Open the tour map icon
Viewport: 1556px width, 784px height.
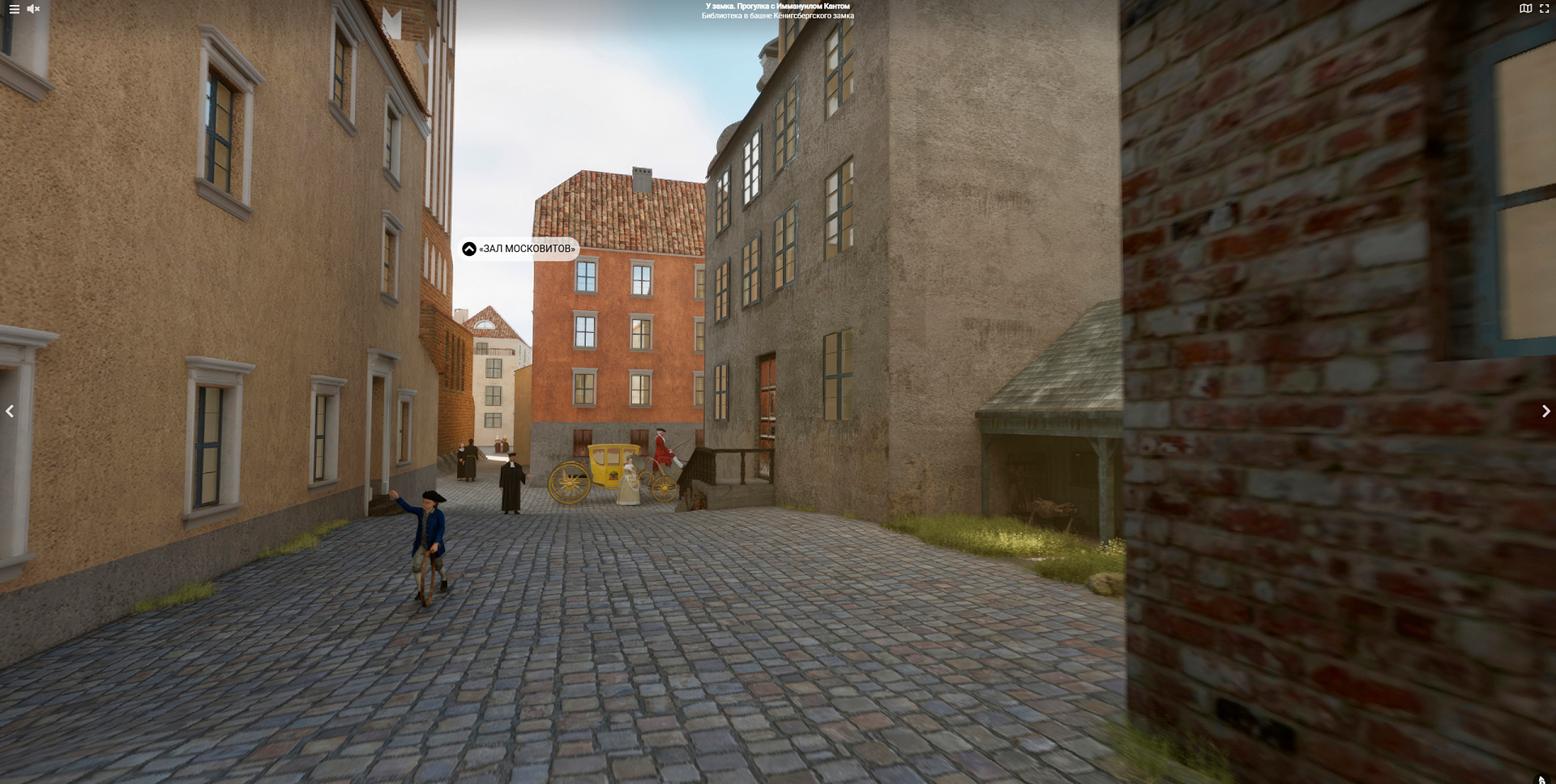[x=1525, y=9]
